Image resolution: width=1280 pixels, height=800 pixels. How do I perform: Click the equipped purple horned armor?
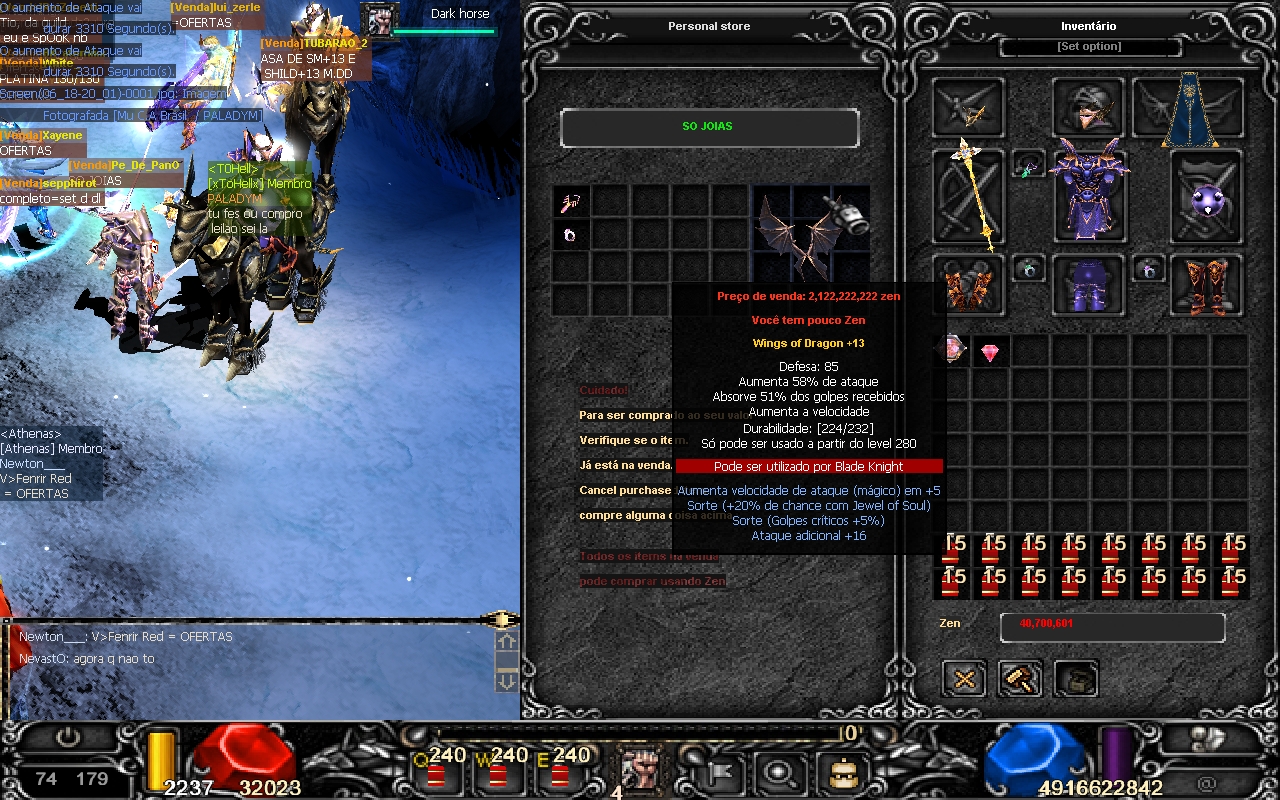(x=1089, y=193)
